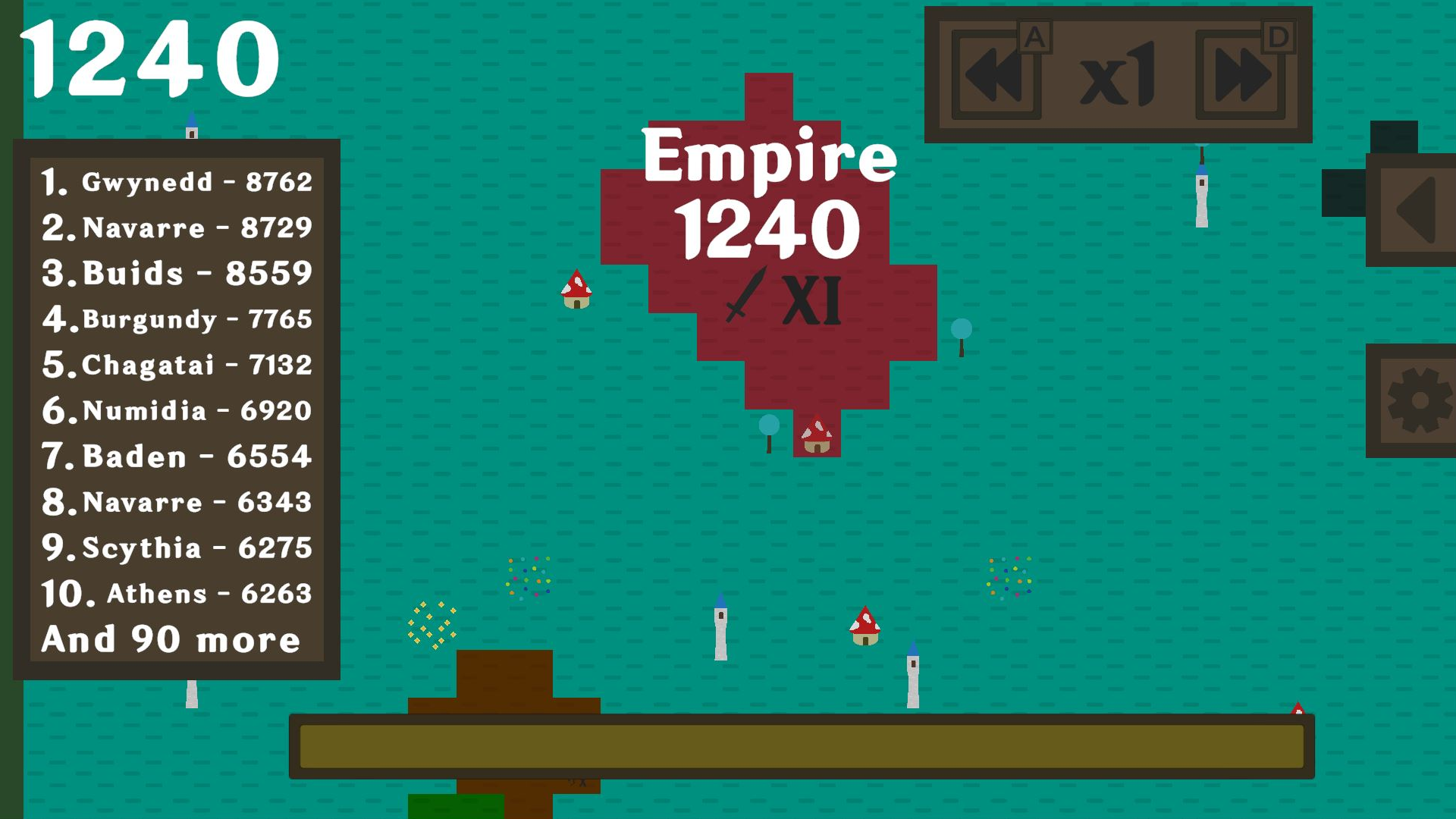Screen dimensions: 1456x819
Task: Open the leaderboard panel entry list
Action: point(178,409)
